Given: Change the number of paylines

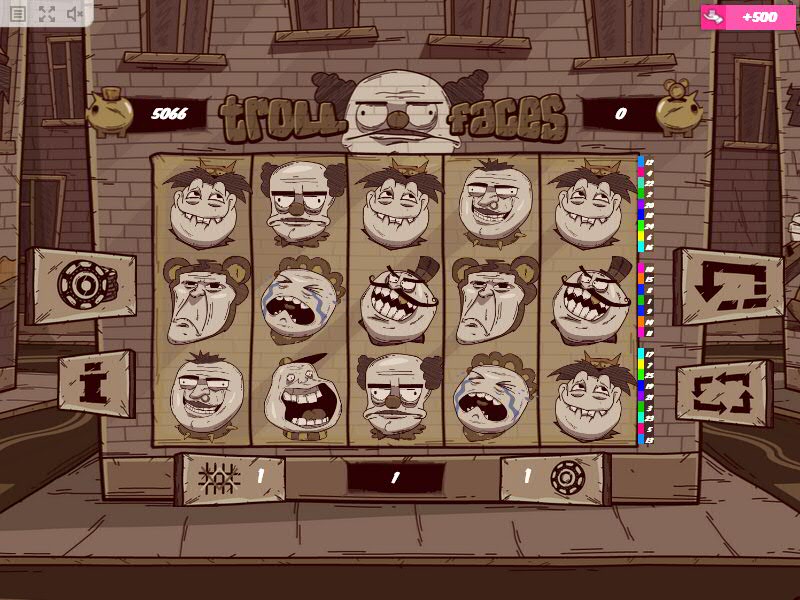Looking at the screenshot, I should coord(229,478).
